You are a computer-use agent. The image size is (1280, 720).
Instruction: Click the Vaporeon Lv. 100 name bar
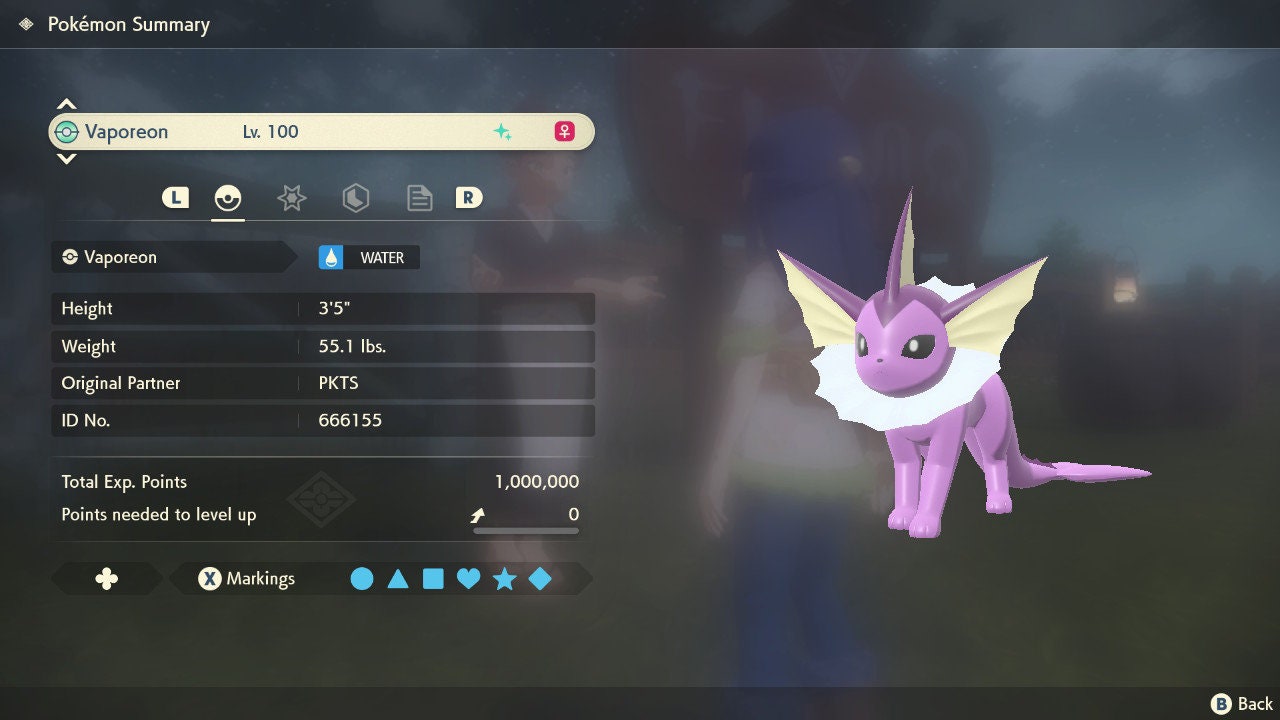321,132
